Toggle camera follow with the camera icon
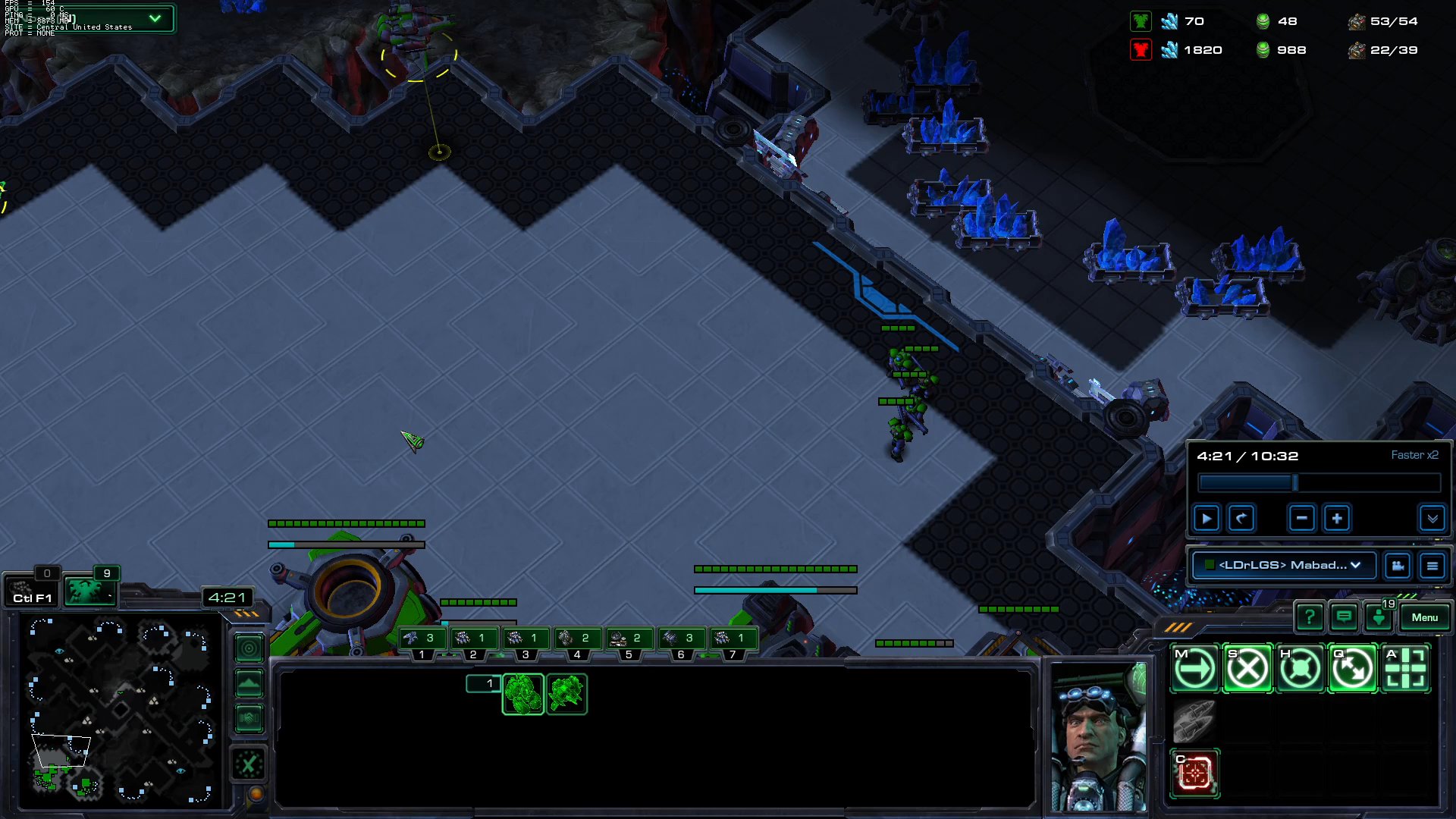The image size is (1456, 819). (x=1398, y=566)
